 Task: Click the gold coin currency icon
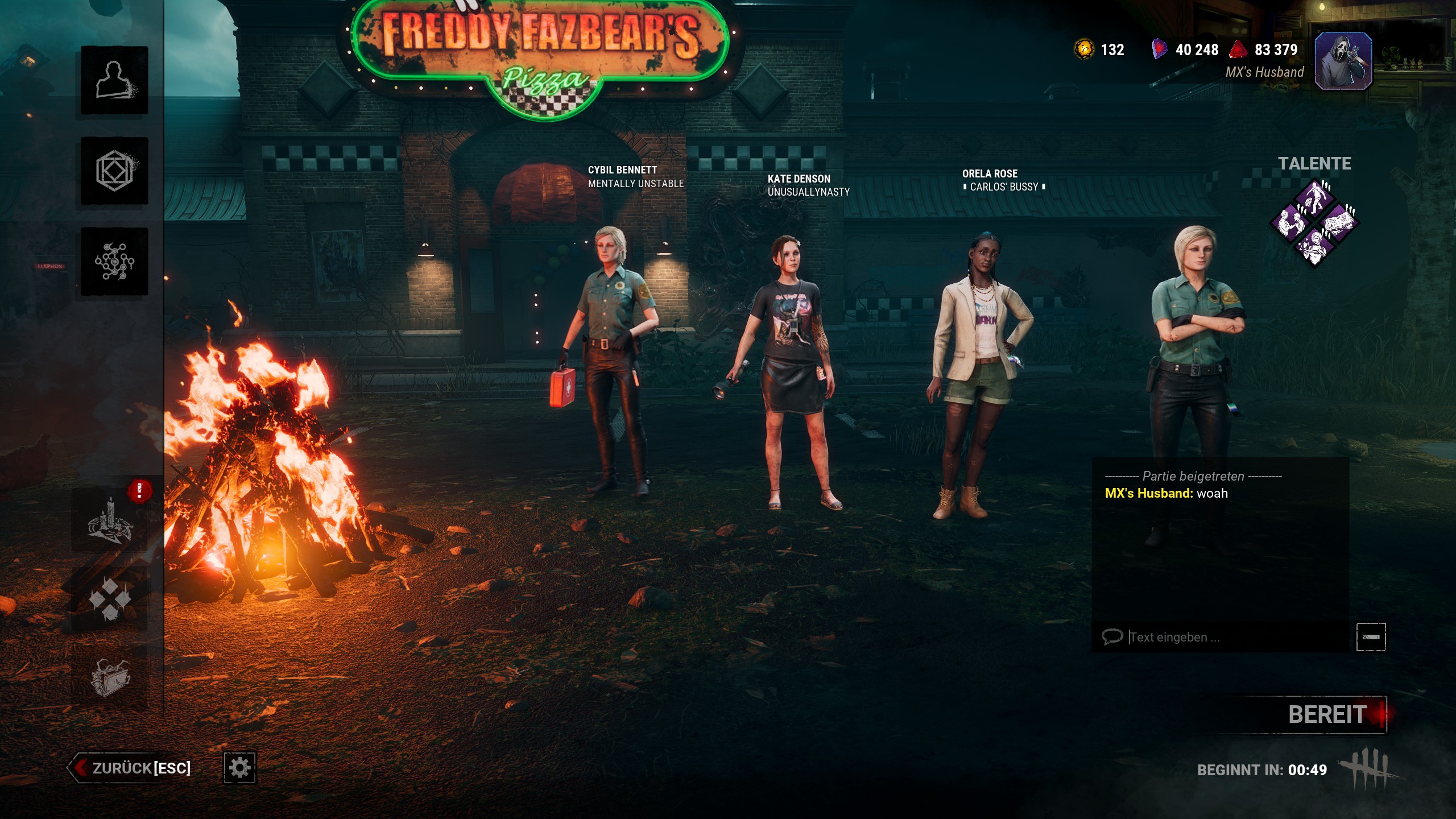click(1084, 49)
